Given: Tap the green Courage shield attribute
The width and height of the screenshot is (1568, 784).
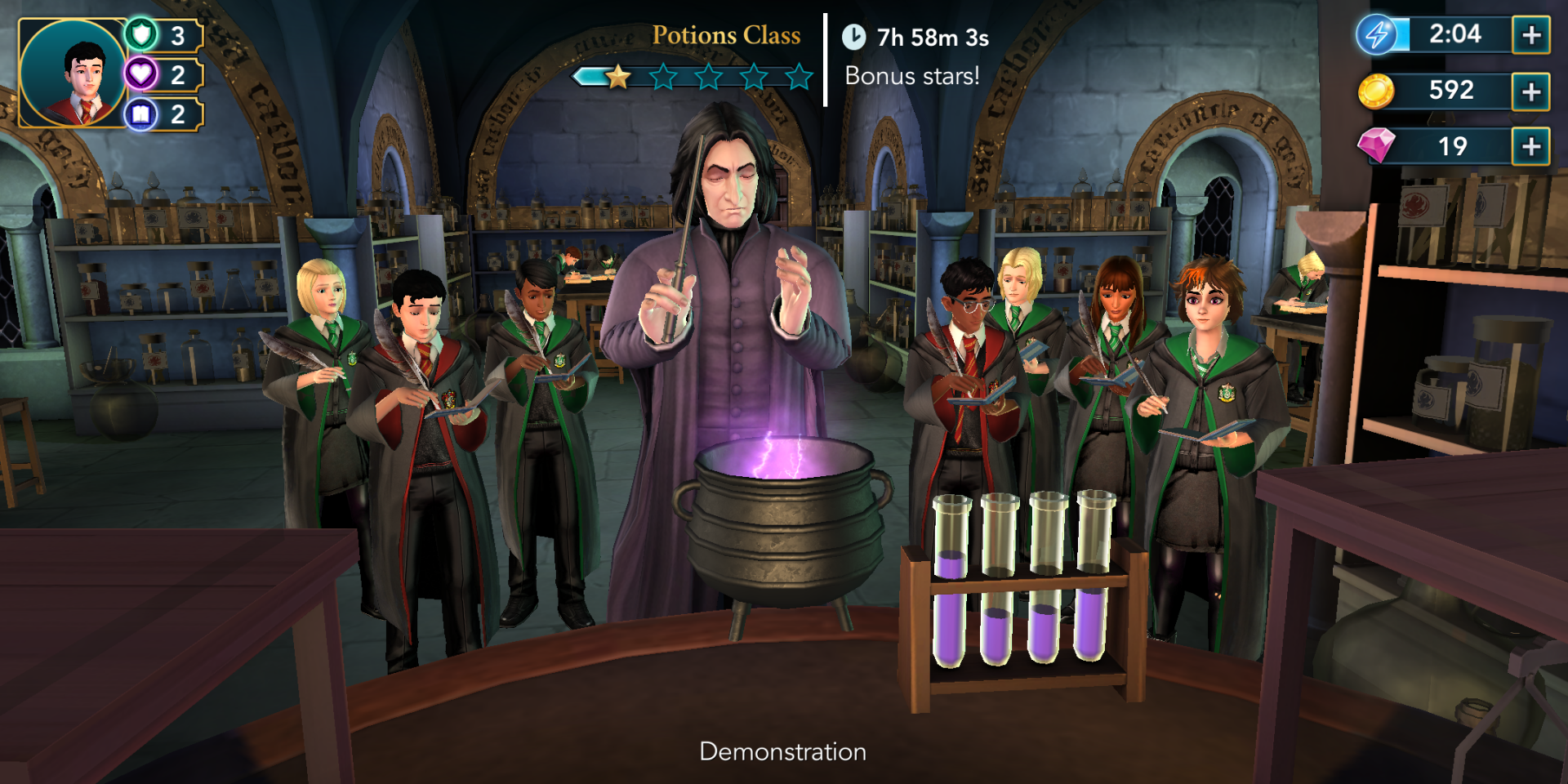Looking at the screenshot, I should (142, 35).
